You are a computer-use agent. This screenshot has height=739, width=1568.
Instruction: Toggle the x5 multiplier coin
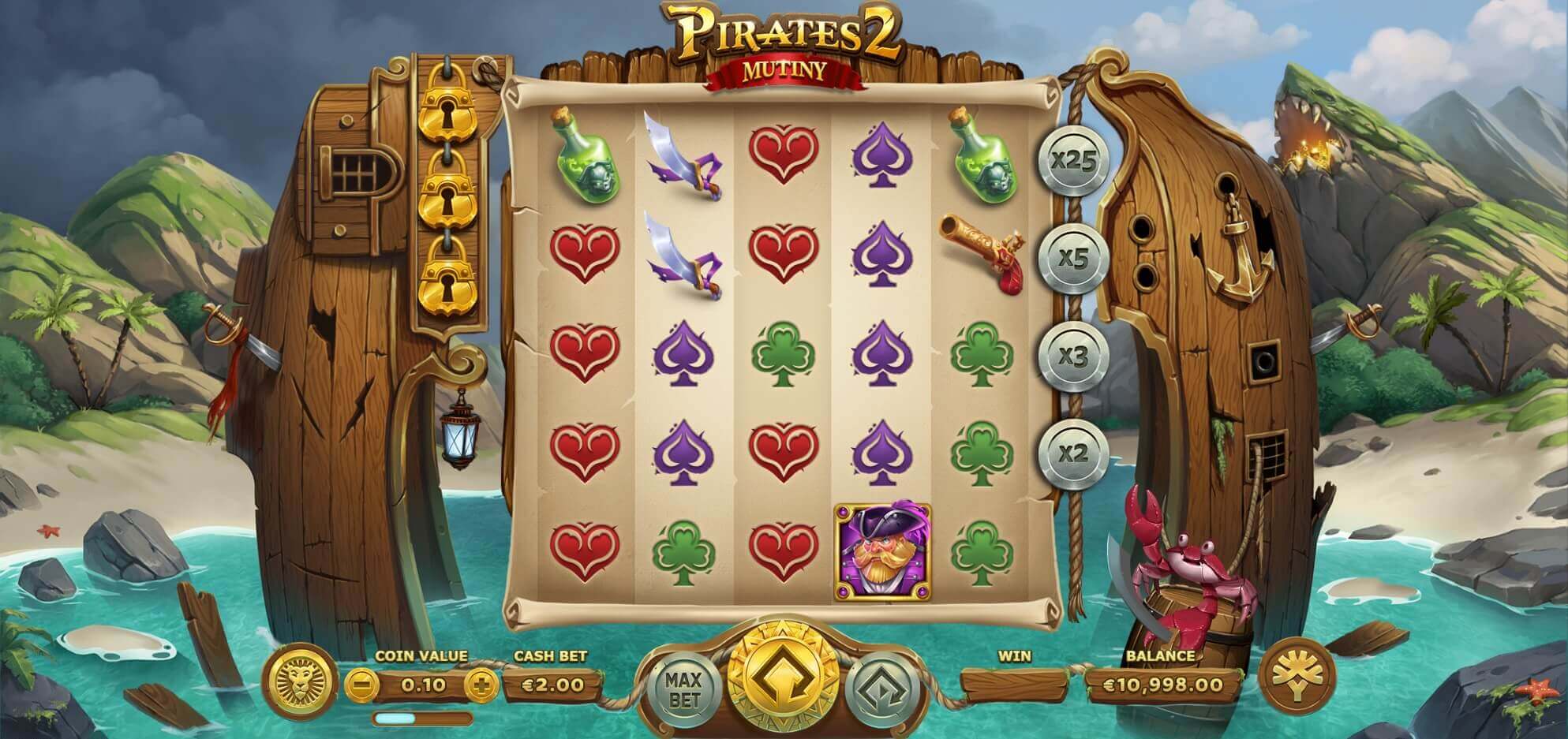[1078, 256]
